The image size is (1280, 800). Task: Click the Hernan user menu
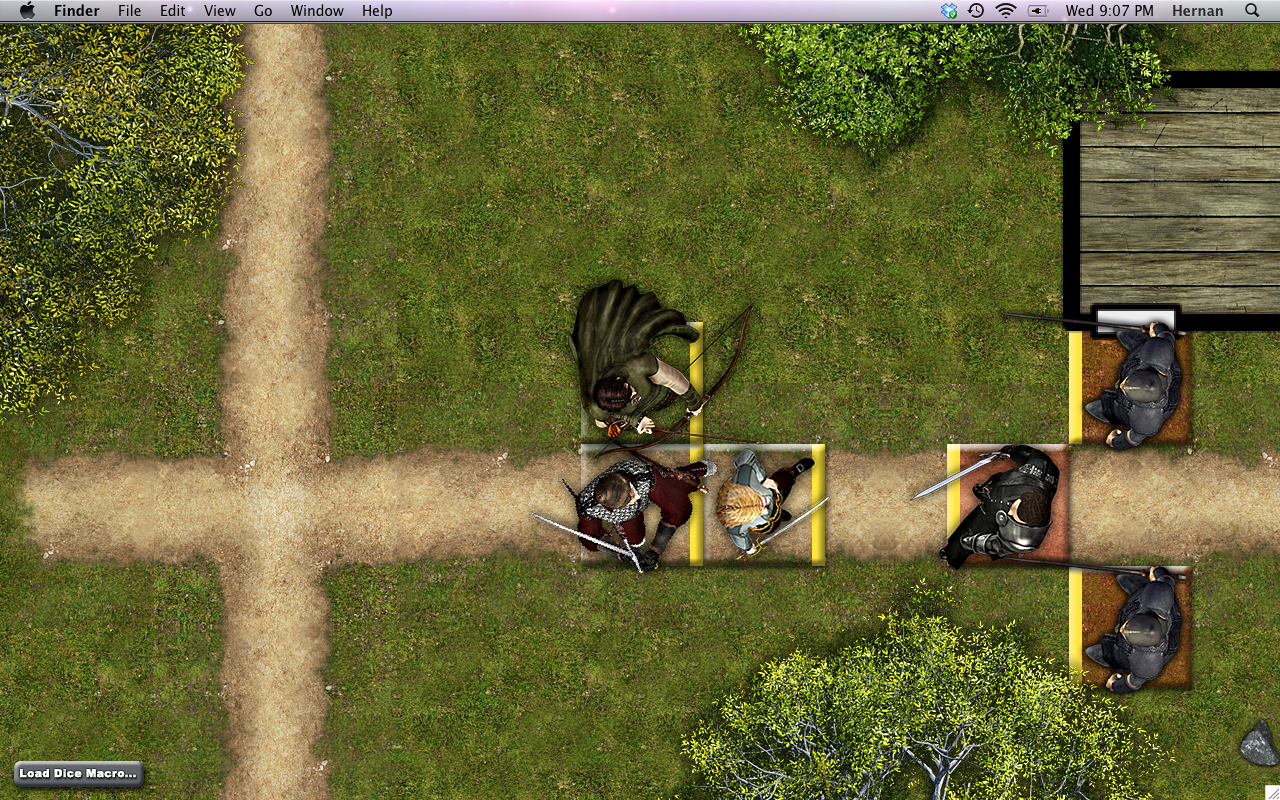pyautogui.click(x=1196, y=10)
